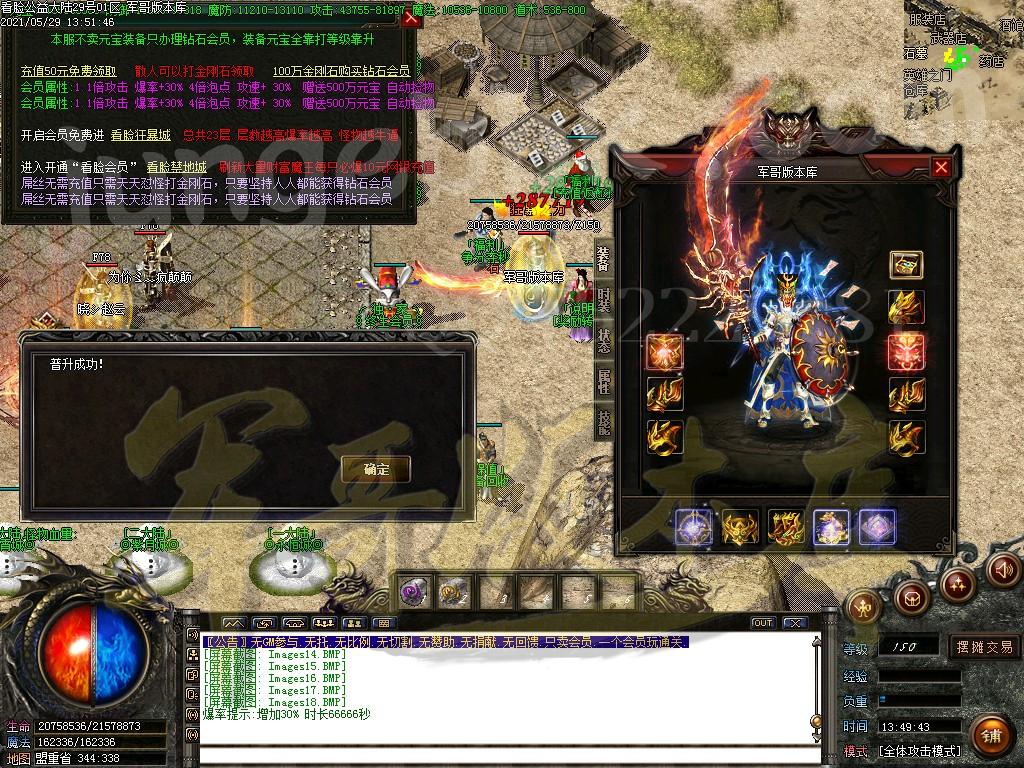Toggle the speaker sound button

[x=1003, y=570]
